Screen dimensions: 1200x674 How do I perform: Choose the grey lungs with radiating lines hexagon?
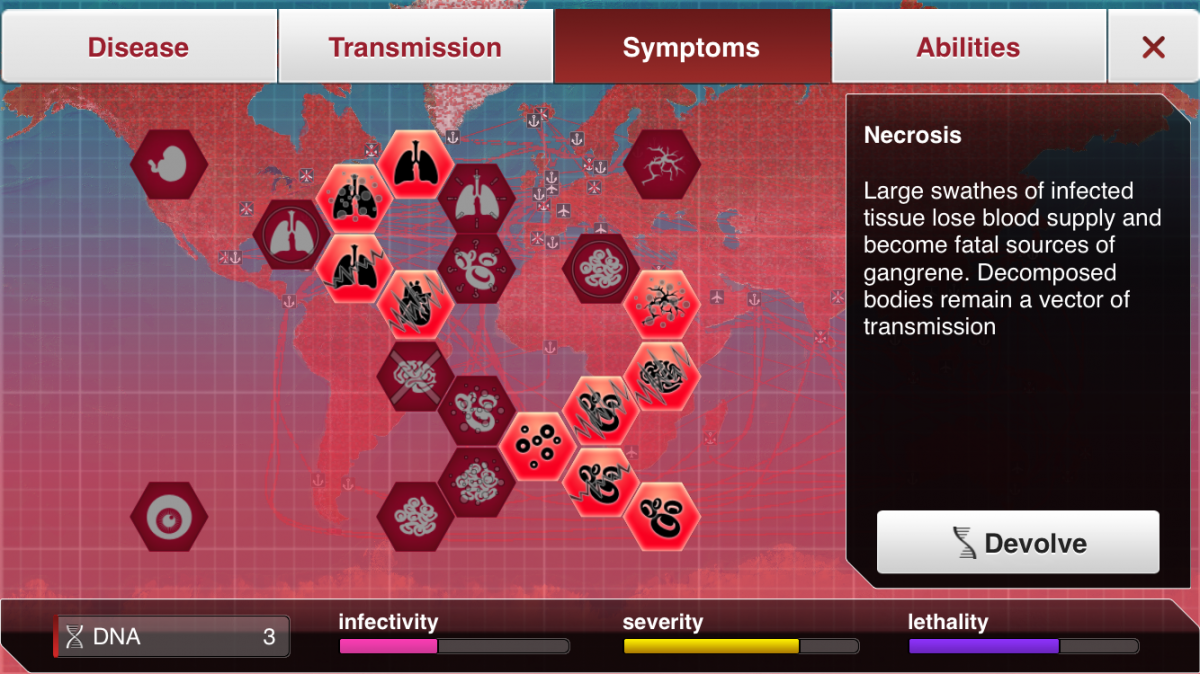(477, 199)
